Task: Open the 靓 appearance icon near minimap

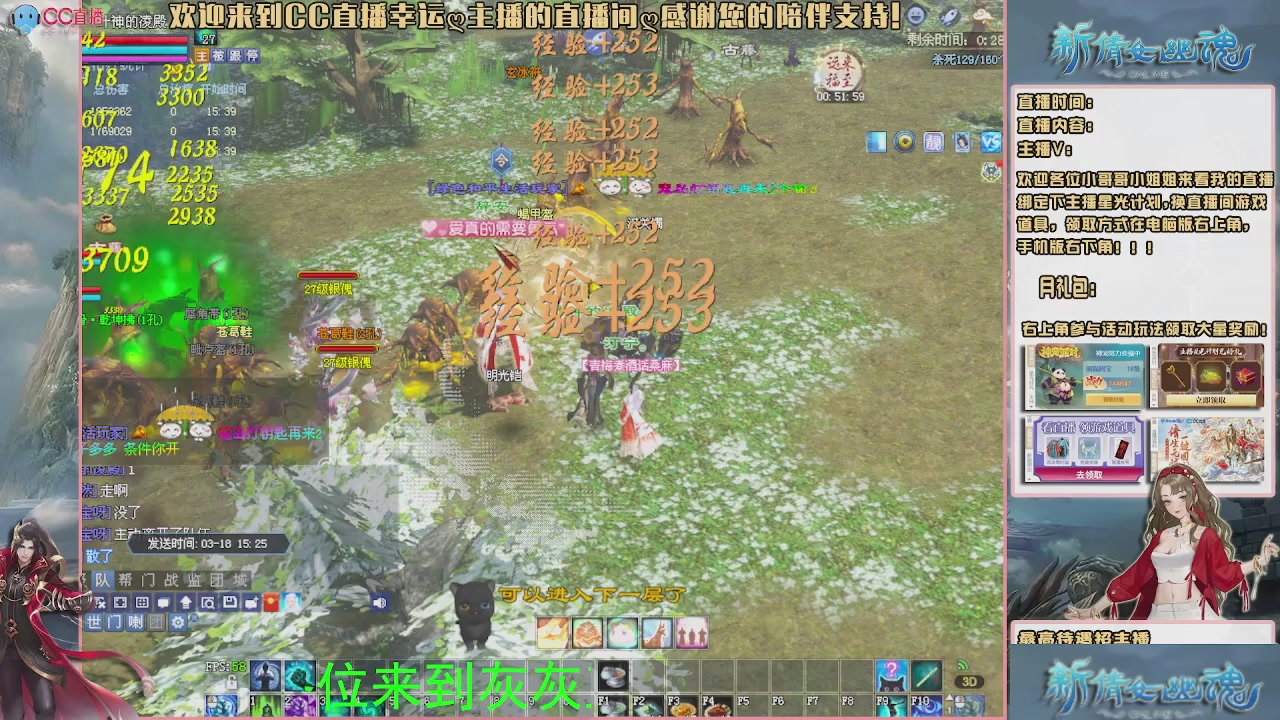Action: pos(933,142)
